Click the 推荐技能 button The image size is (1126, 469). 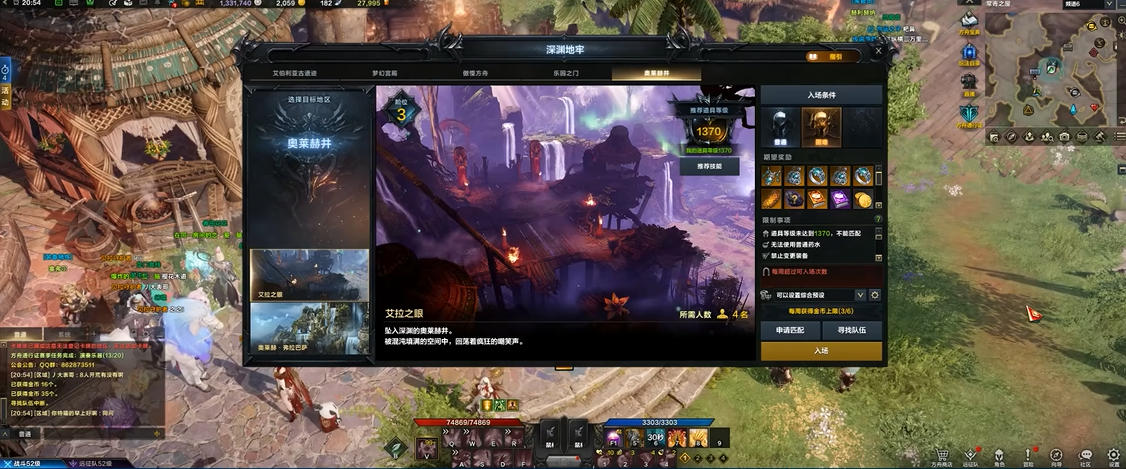709,166
